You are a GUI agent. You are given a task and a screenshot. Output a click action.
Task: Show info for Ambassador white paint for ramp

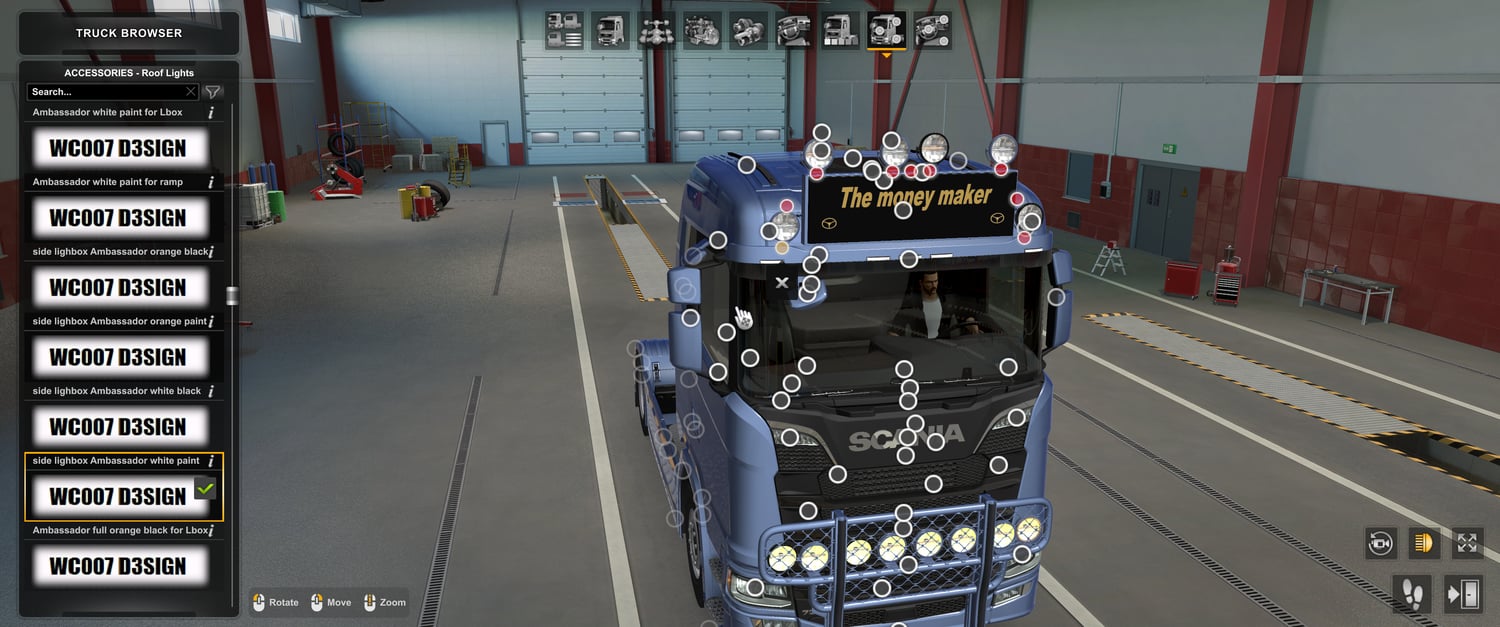pos(210,182)
